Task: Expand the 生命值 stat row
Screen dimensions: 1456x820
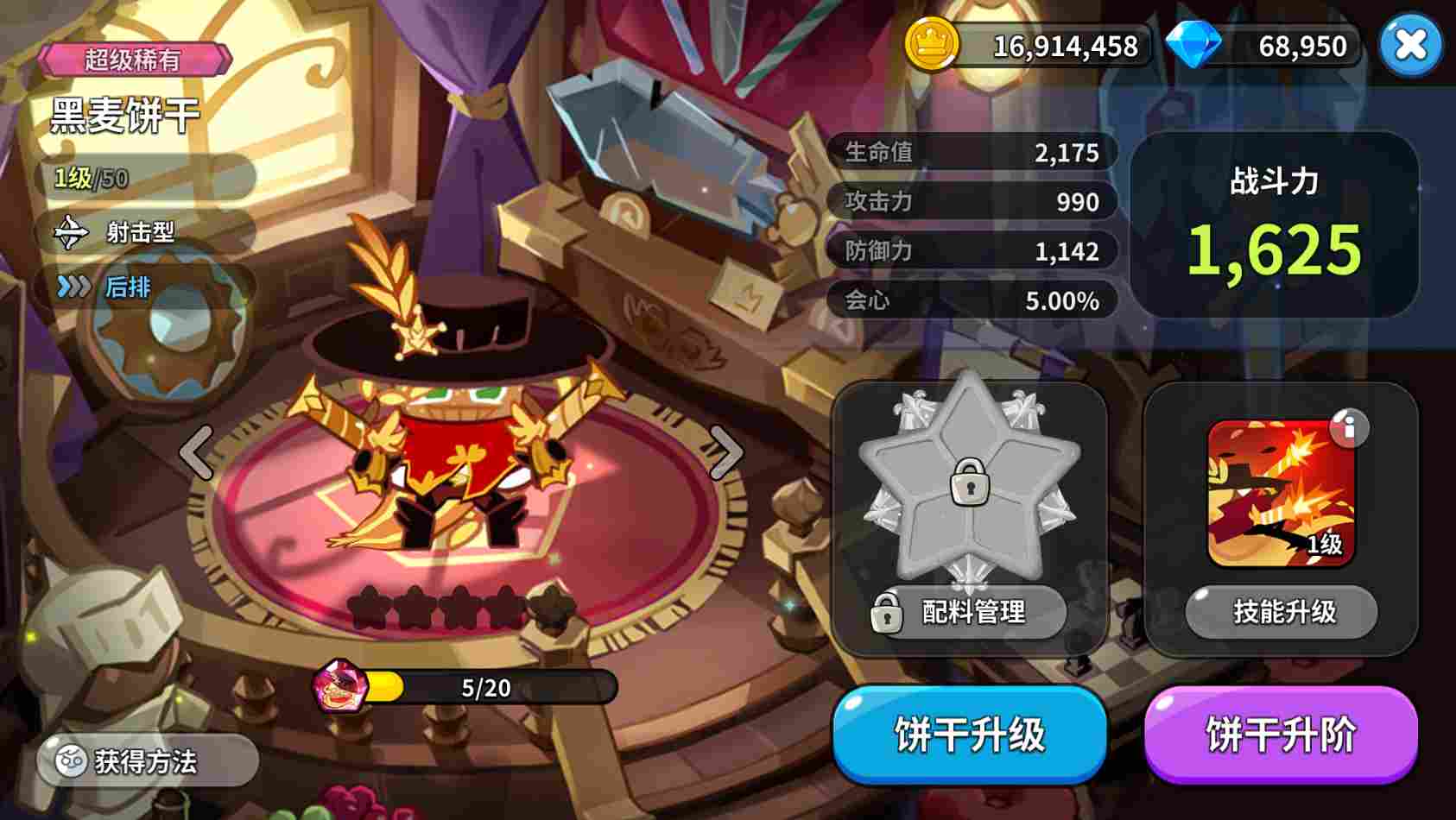Action: click(x=972, y=151)
